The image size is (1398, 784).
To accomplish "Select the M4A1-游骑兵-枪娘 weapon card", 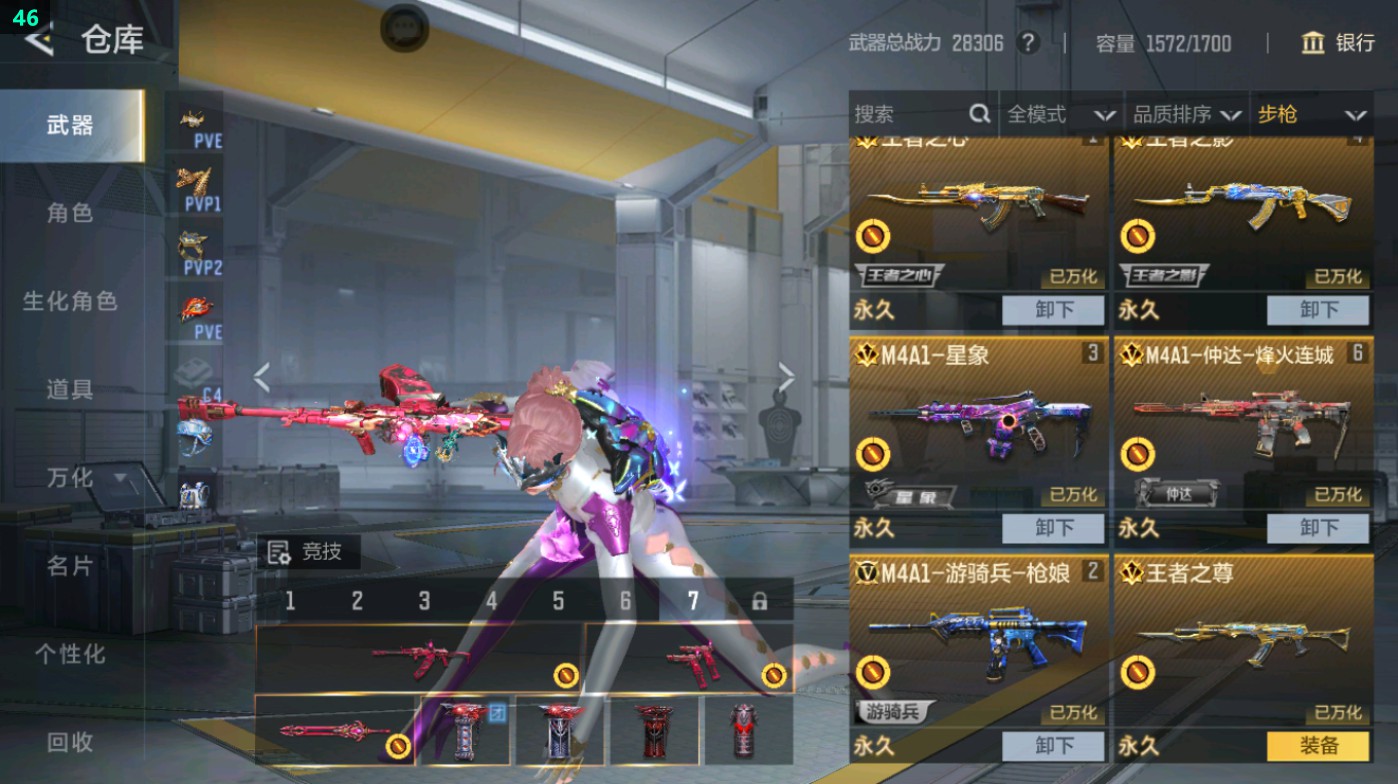I will click(x=978, y=642).
